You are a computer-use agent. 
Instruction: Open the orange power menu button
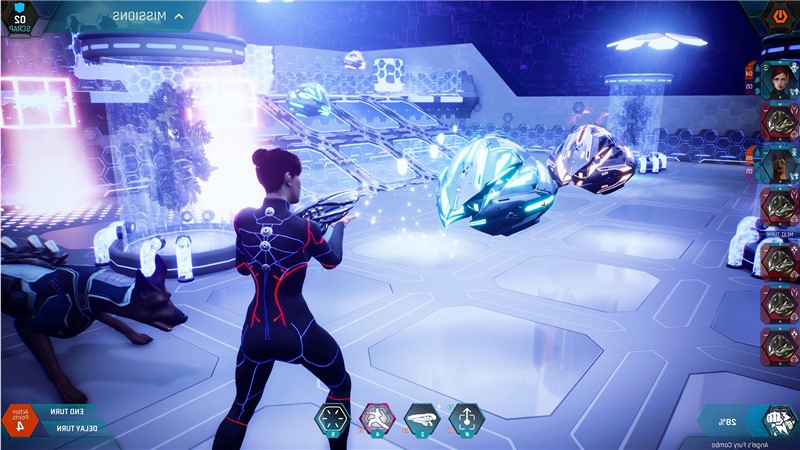[x=779, y=16]
